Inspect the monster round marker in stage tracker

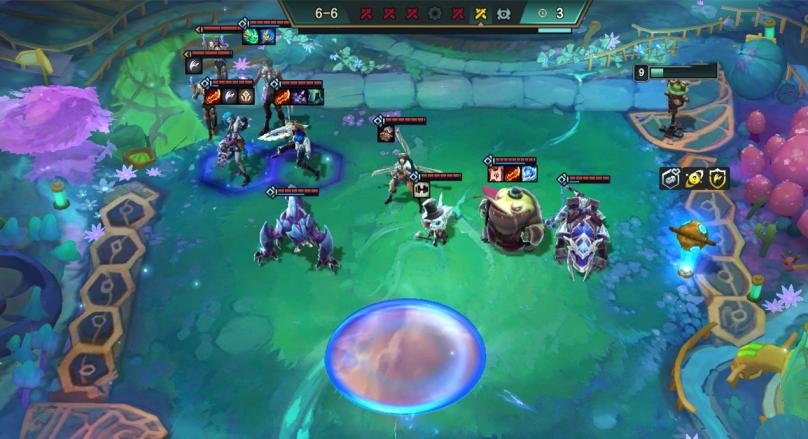502,14
